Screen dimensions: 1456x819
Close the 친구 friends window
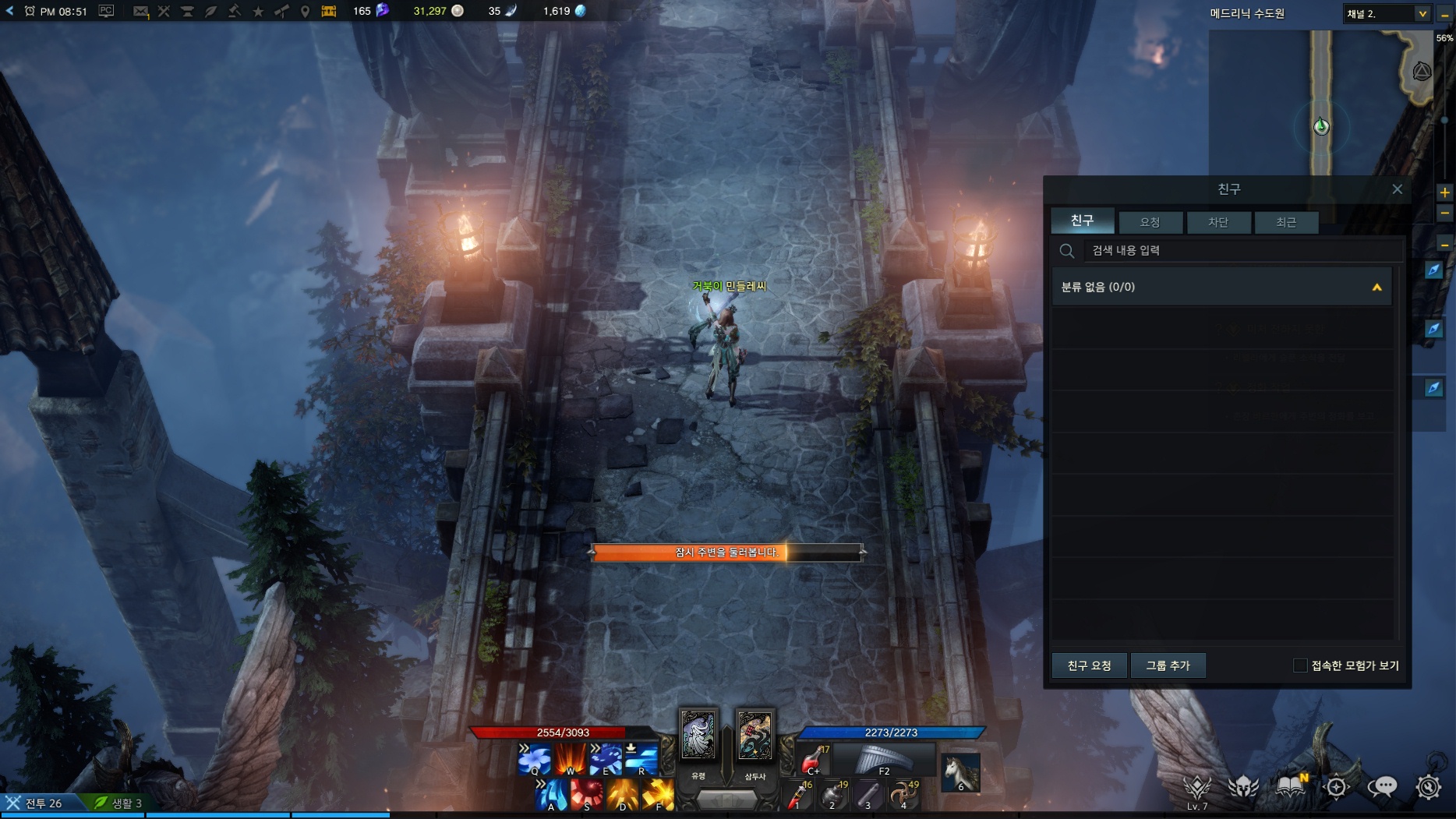click(x=1397, y=189)
